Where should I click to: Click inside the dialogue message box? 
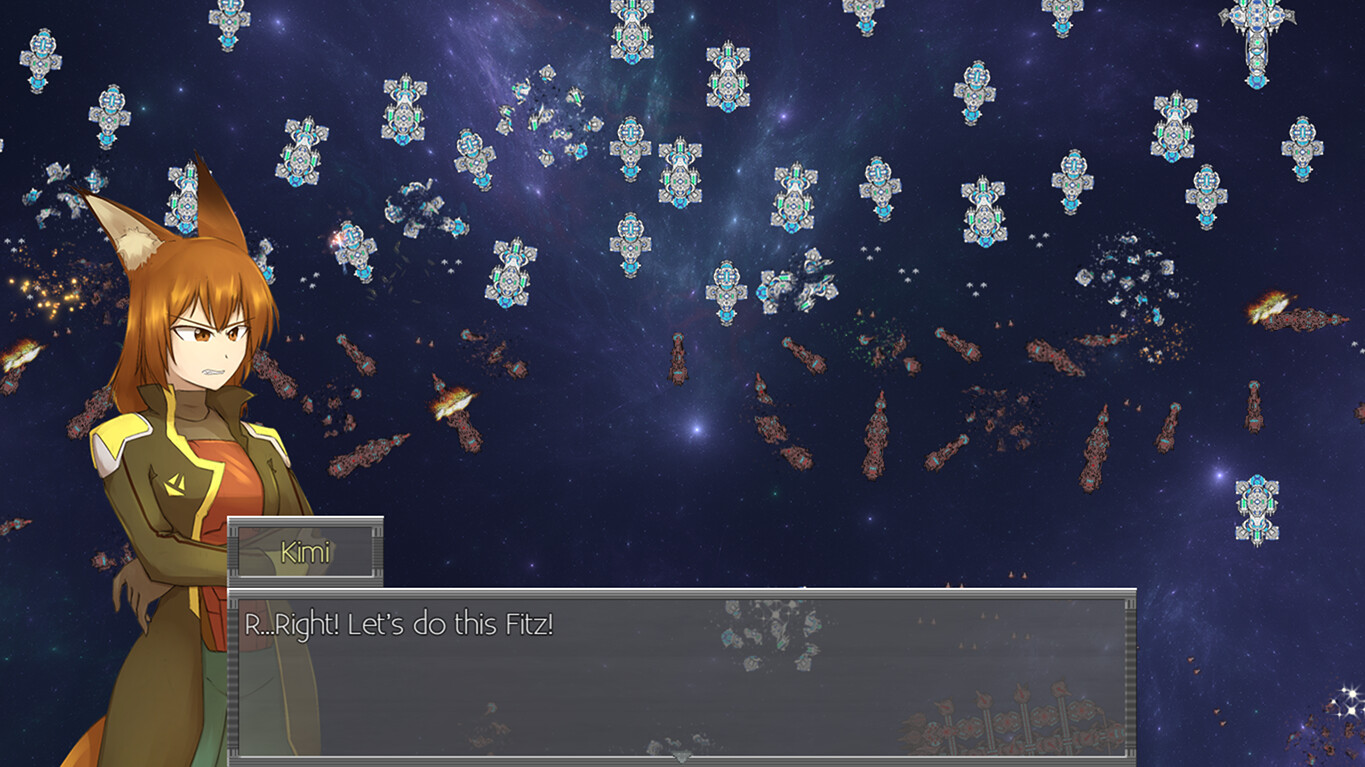point(680,670)
